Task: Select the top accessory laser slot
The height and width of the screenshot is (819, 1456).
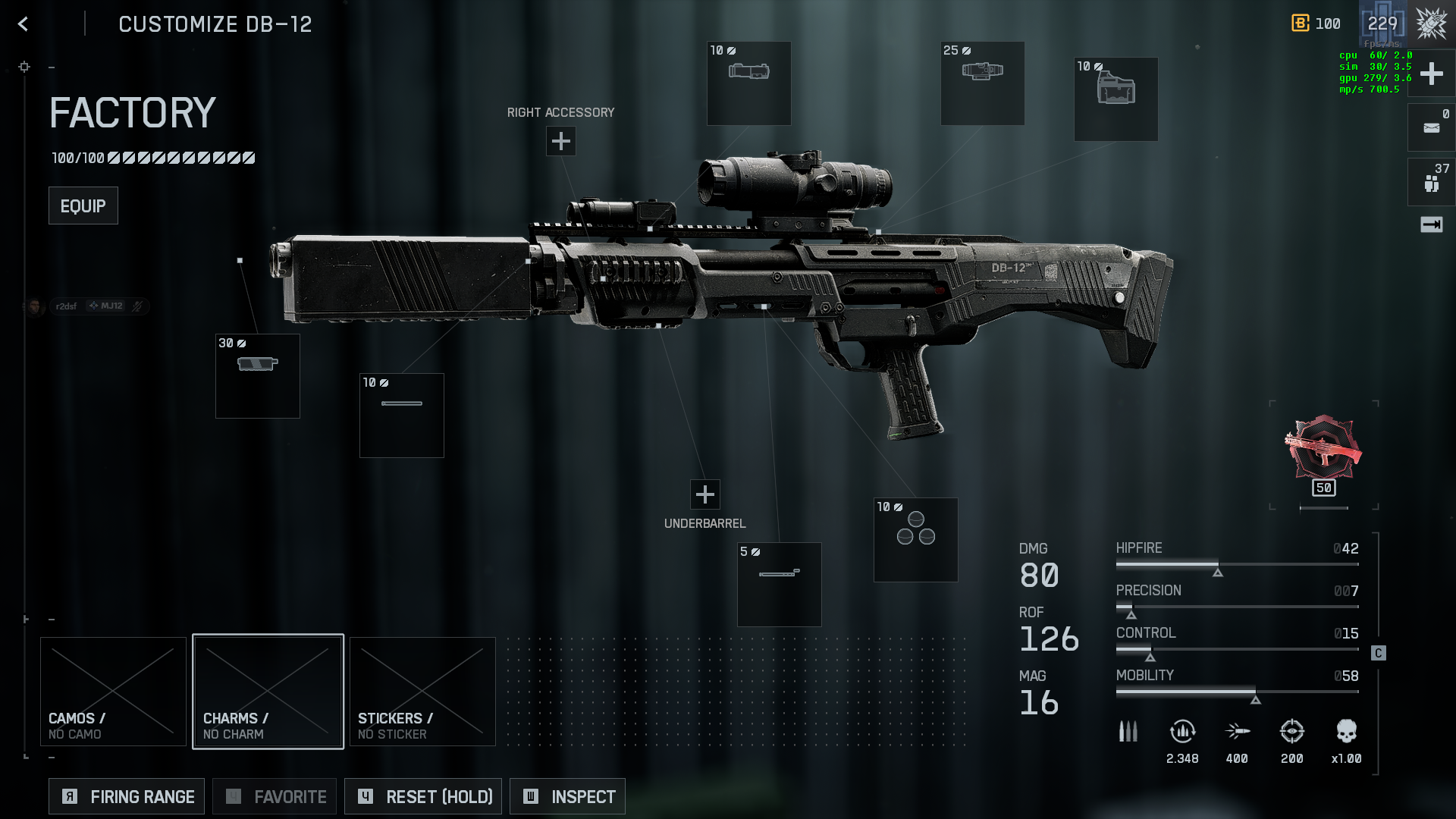Action: pyautogui.click(x=748, y=83)
